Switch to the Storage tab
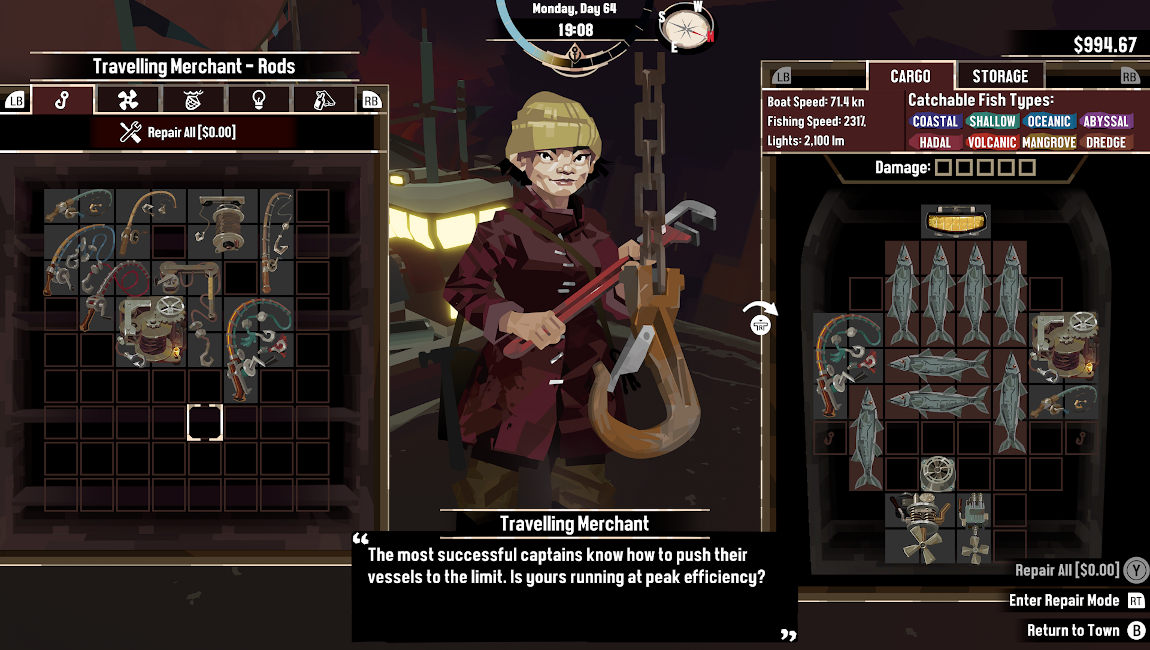 [x=999, y=76]
